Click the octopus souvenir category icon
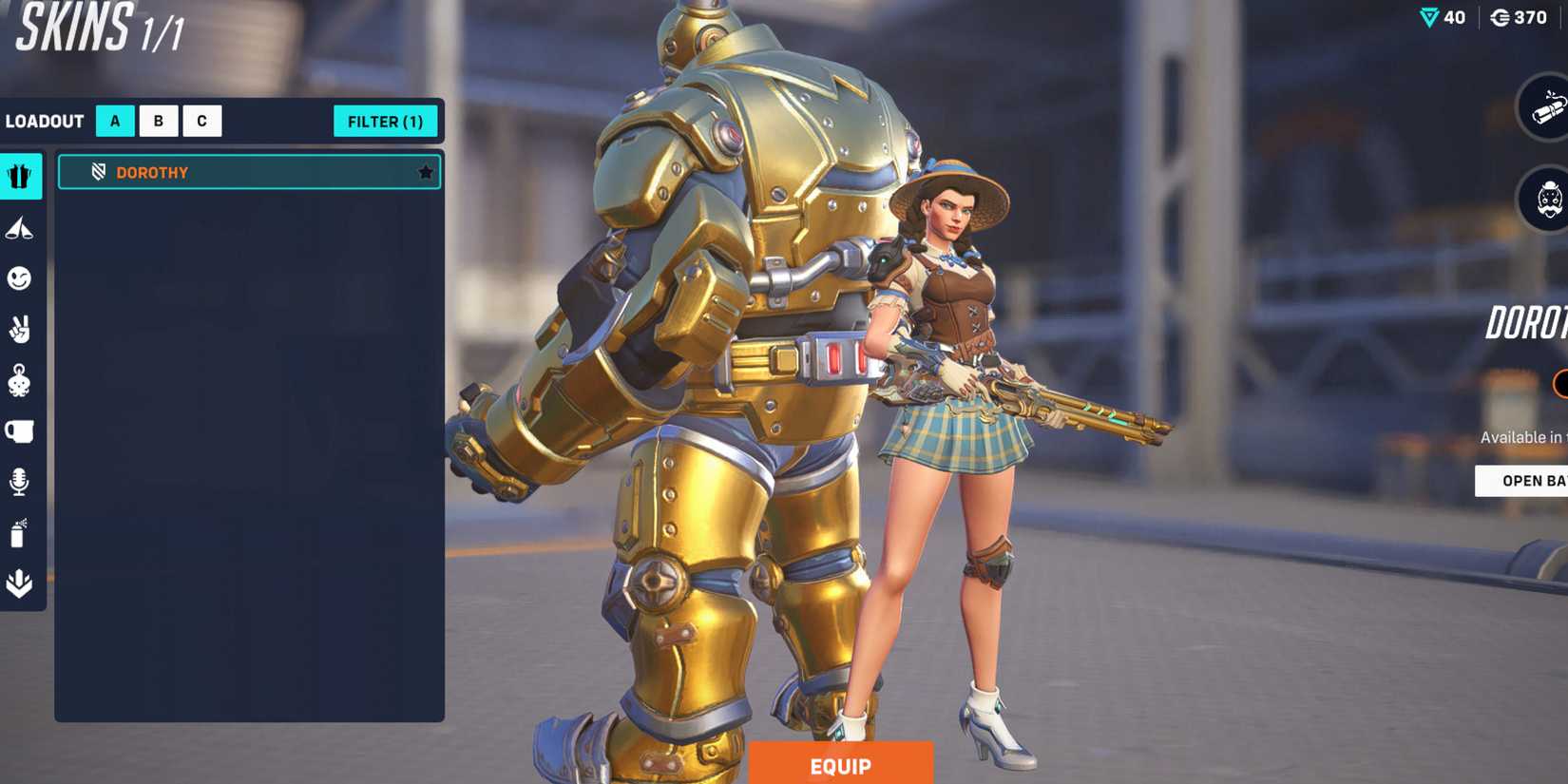The image size is (1568, 784). click(21, 380)
